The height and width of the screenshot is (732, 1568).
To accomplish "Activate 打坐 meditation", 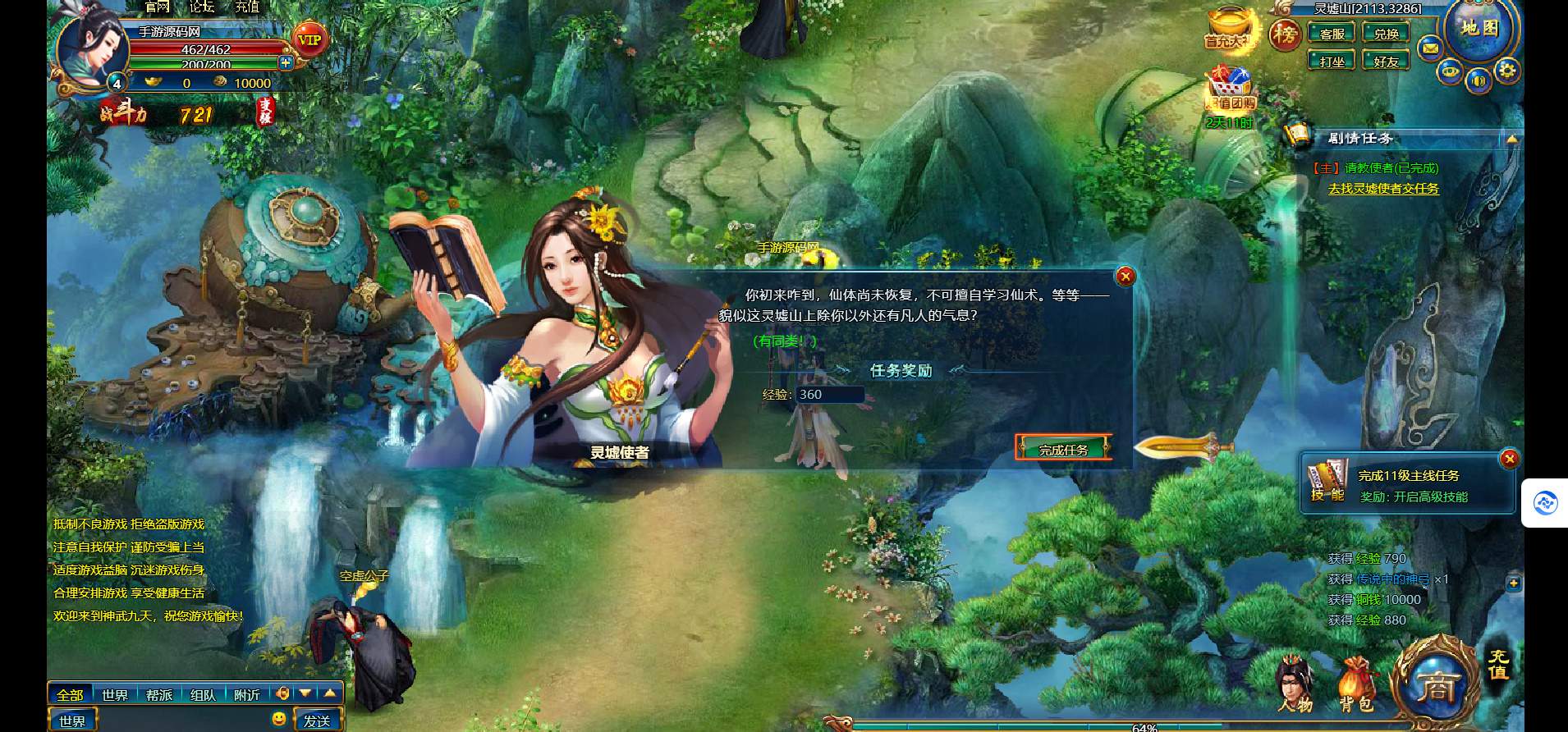I will [1332, 61].
